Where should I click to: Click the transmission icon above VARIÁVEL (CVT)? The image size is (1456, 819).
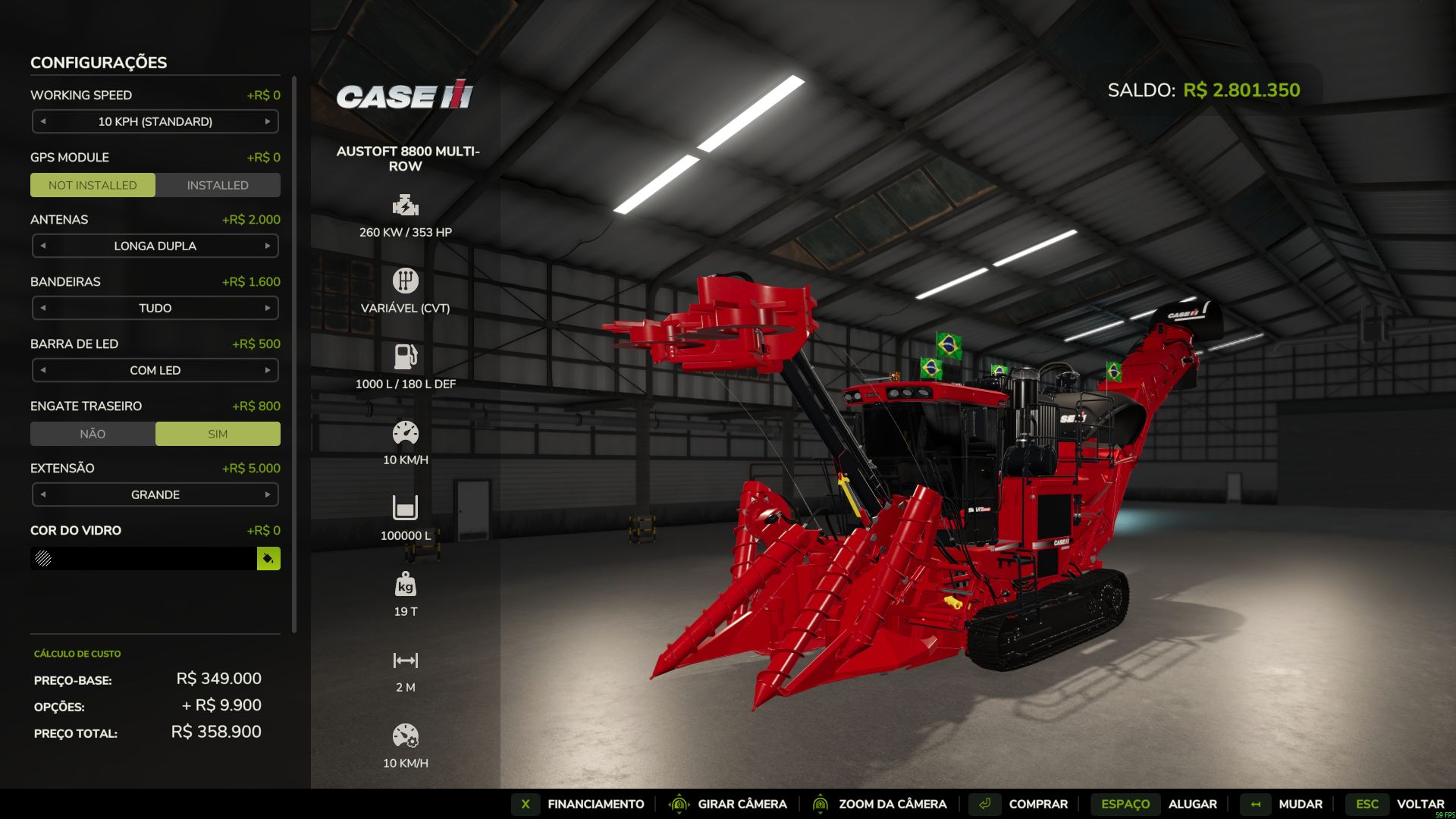406,280
